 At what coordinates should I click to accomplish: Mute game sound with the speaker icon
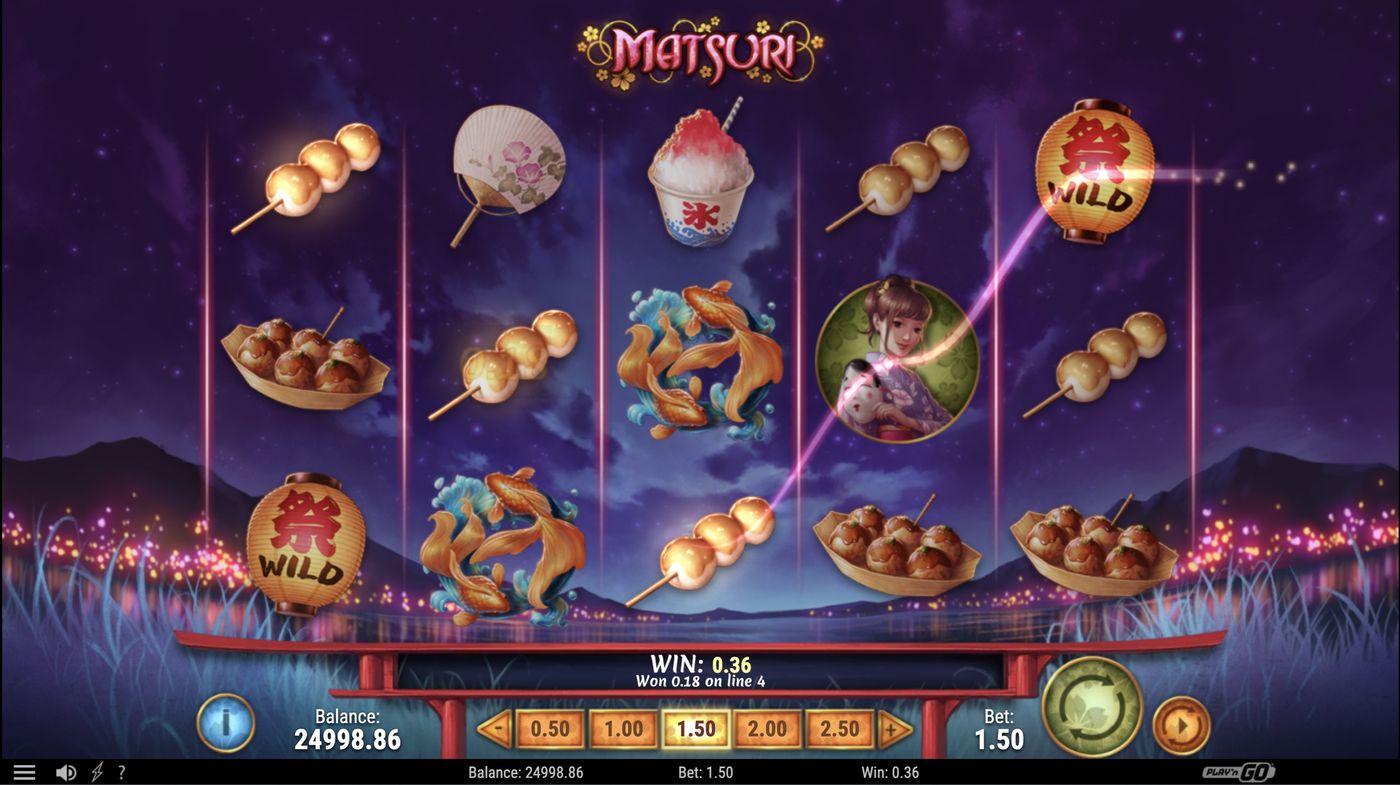click(x=66, y=770)
